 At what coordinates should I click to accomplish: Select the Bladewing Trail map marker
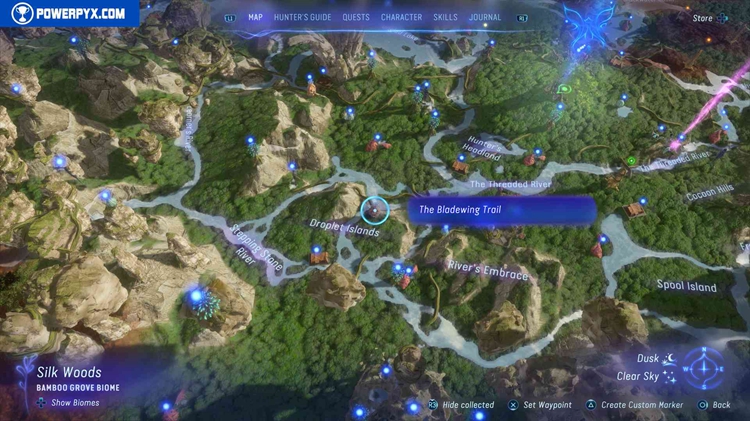coord(375,210)
